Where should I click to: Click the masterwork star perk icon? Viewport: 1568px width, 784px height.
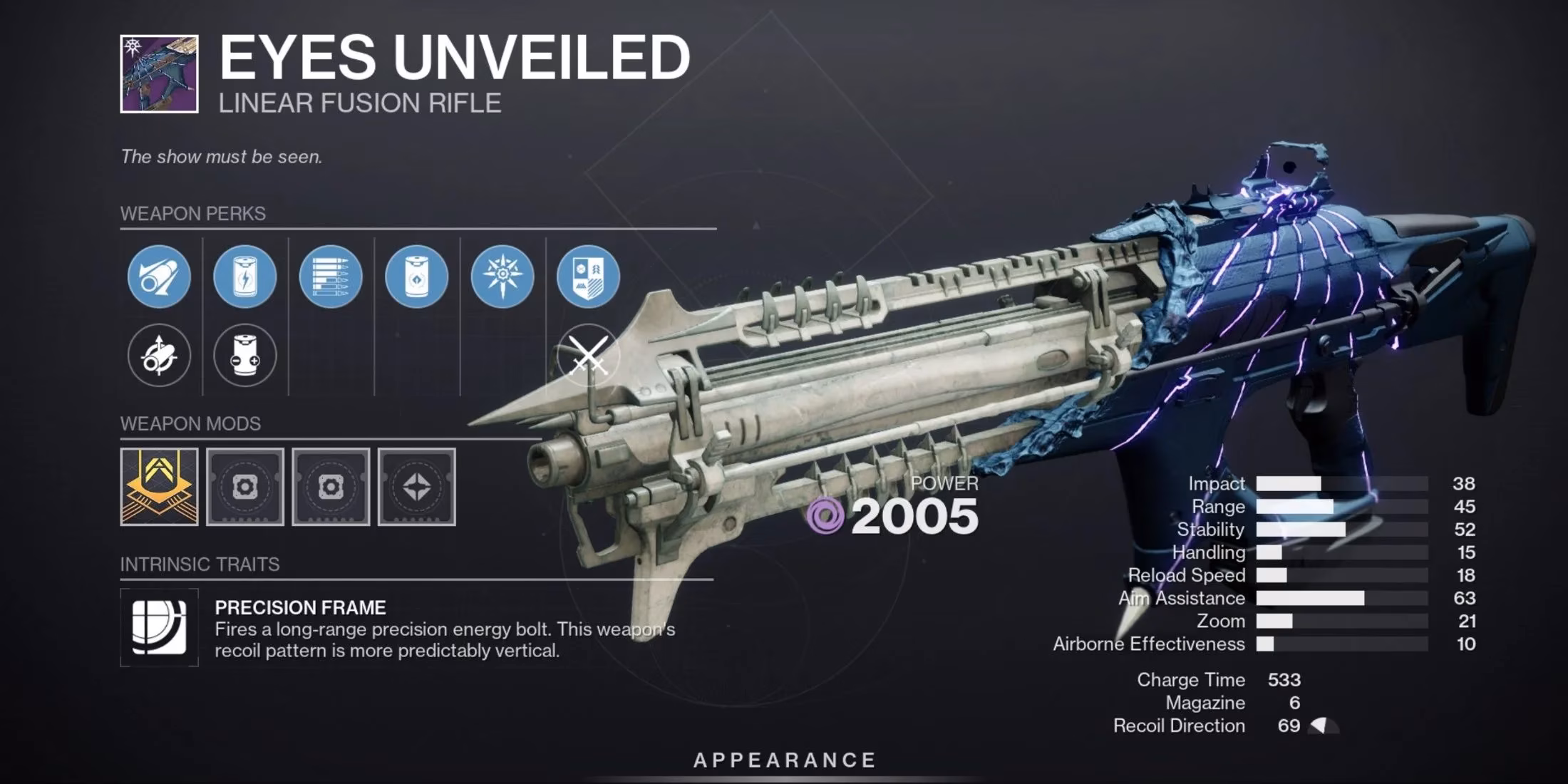pyautogui.click(x=502, y=277)
